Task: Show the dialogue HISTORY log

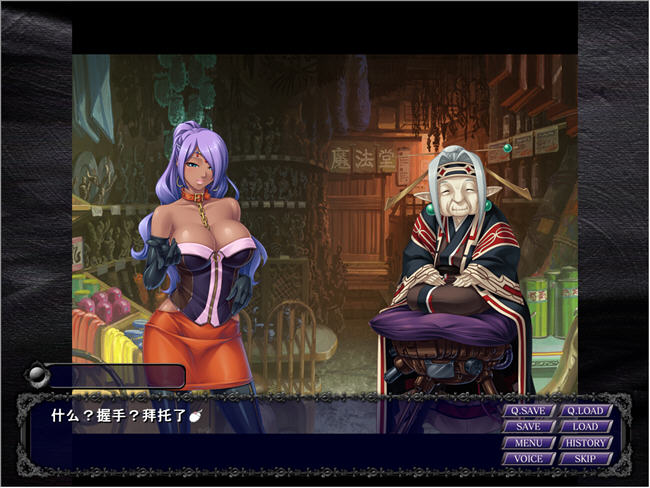Action: tap(585, 443)
